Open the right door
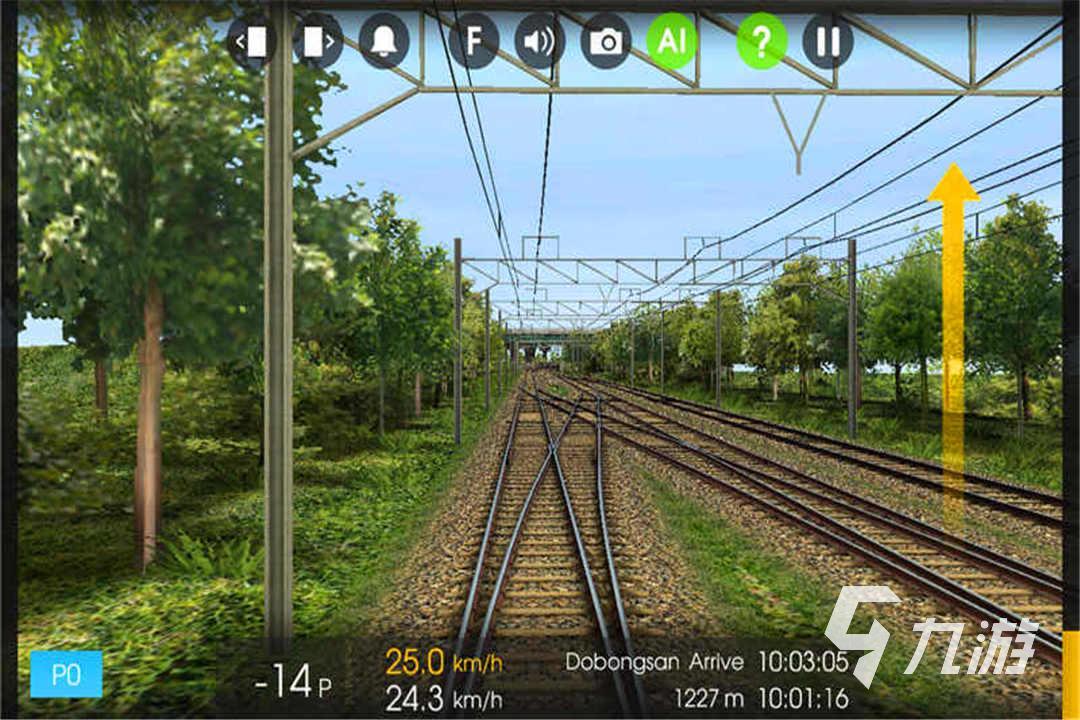This screenshot has height=720, width=1080. point(318,41)
